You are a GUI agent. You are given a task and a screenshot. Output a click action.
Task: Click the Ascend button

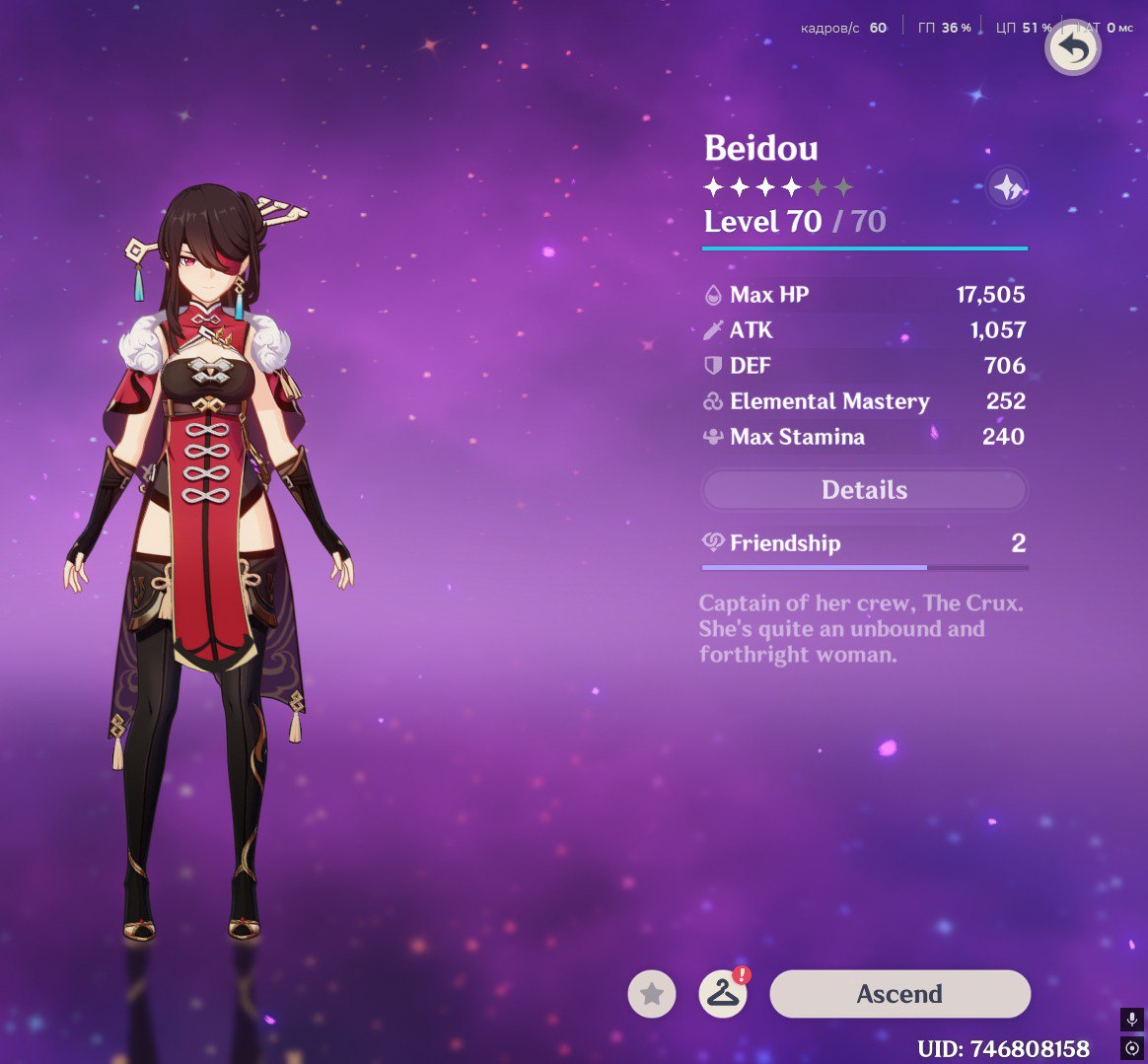[899, 994]
